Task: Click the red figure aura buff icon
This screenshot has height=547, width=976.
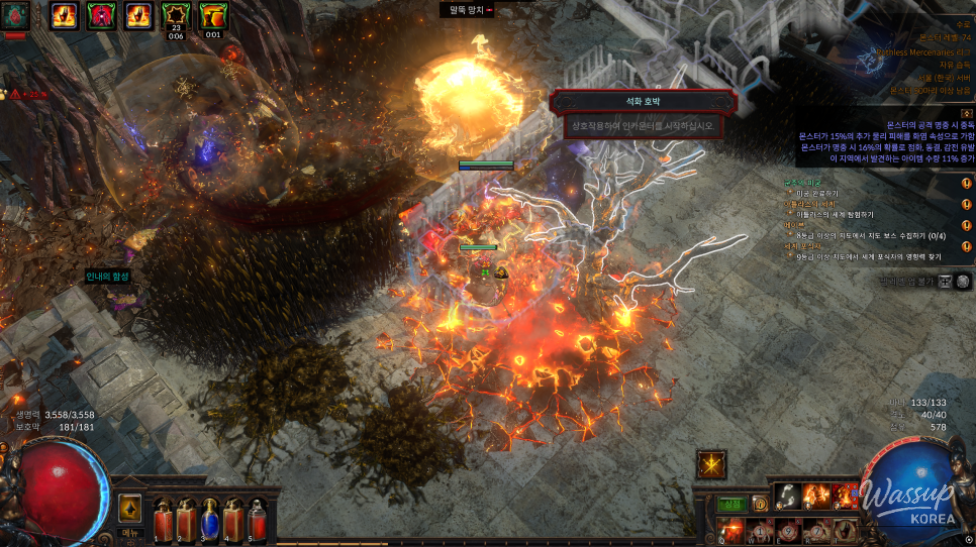Action: [101, 16]
